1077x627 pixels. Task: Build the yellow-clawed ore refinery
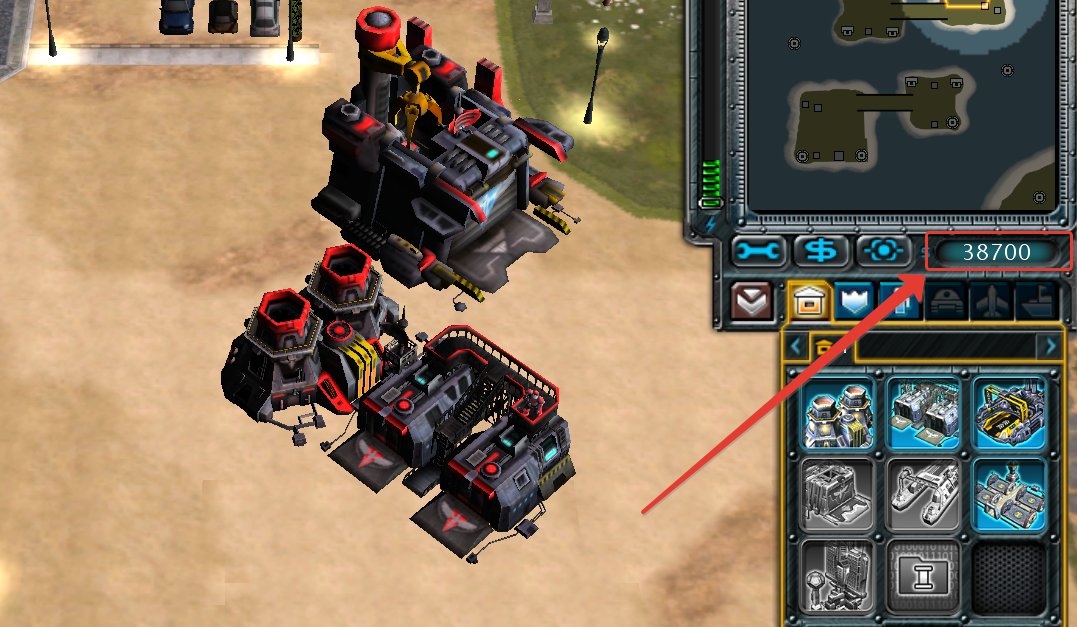click(x=1009, y=412)
